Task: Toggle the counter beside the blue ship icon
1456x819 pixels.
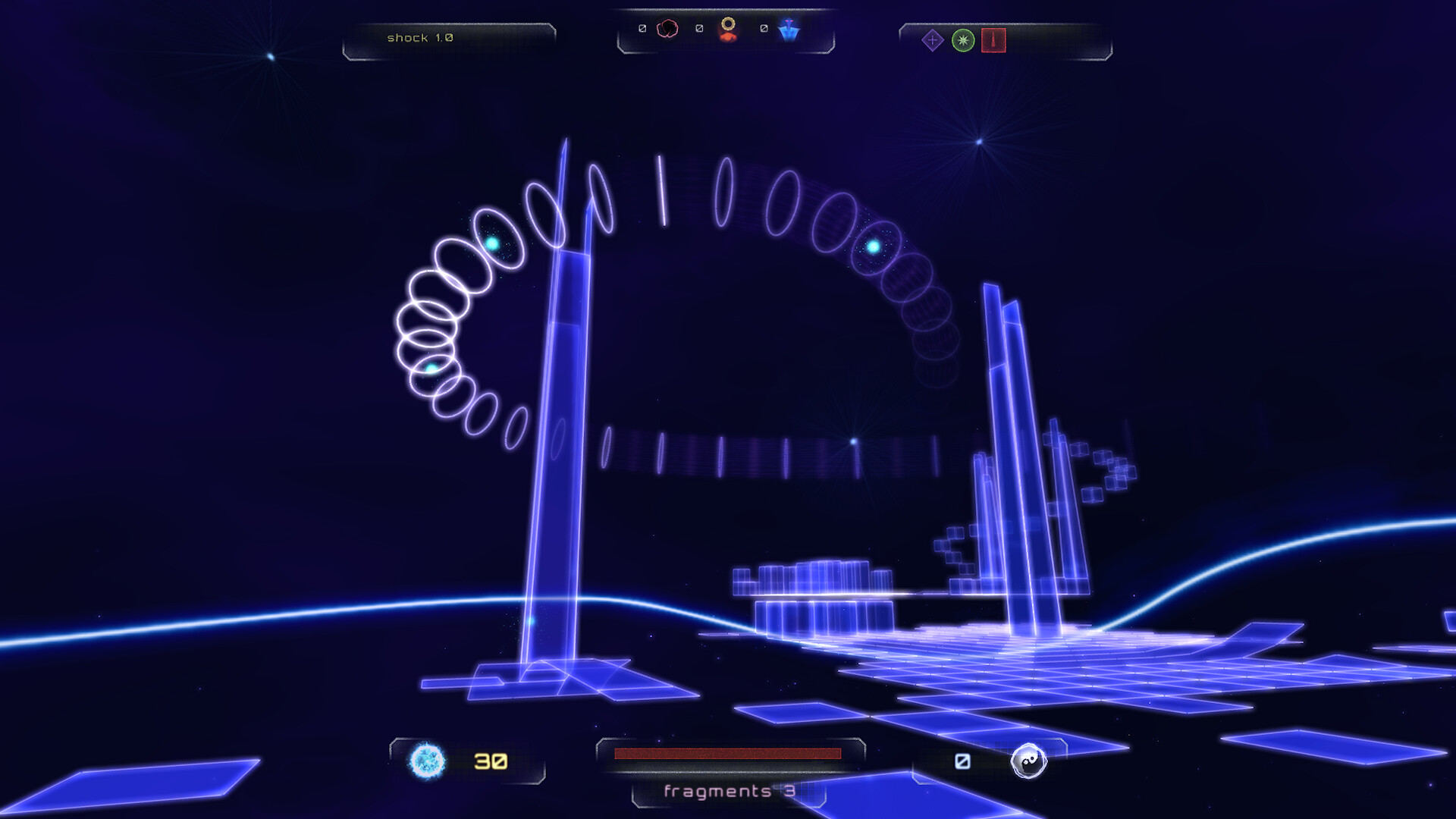Action: coord(762,29)
